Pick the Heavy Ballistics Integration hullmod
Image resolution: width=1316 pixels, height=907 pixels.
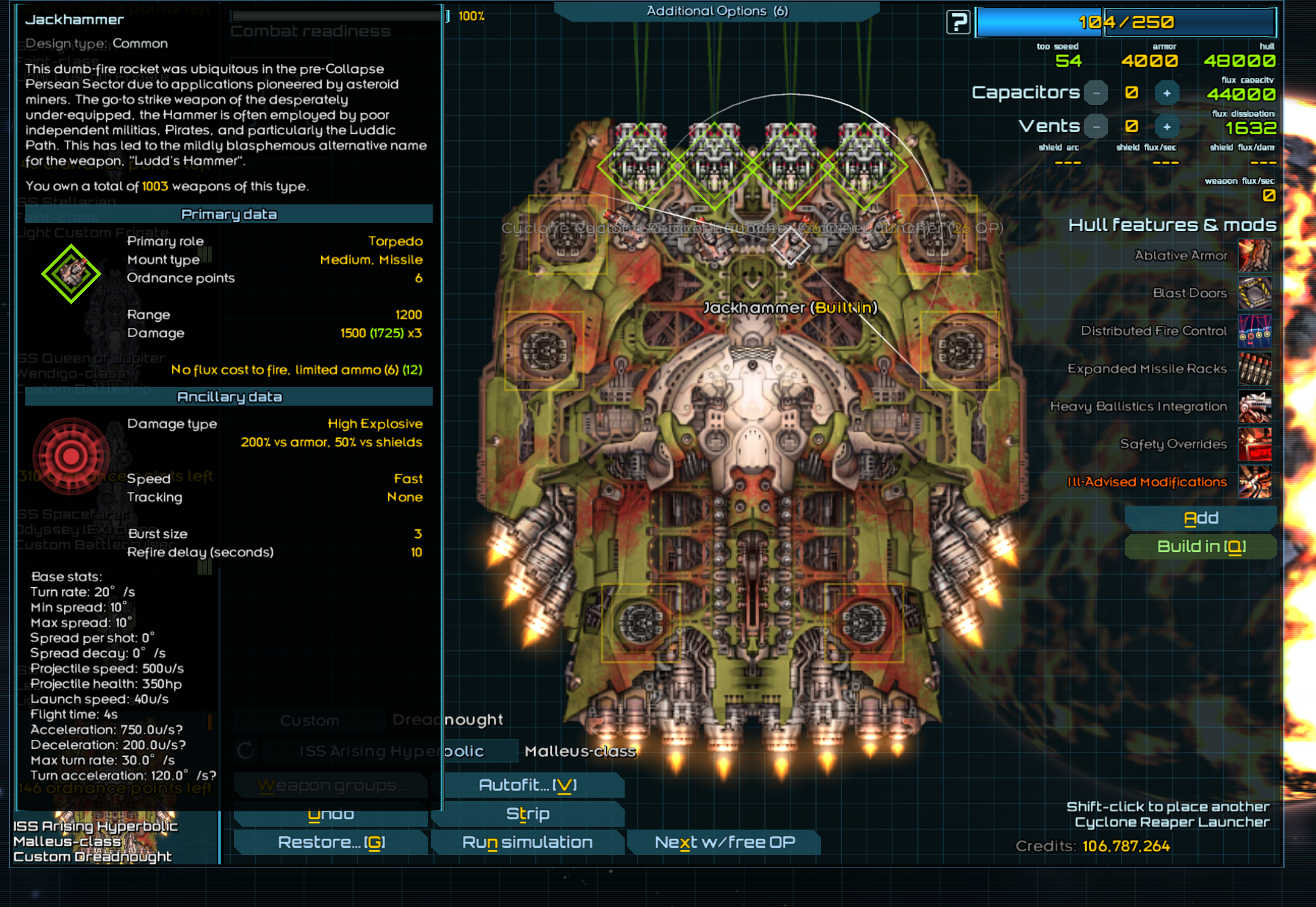pyautogui.click(x=1254, y=406)
